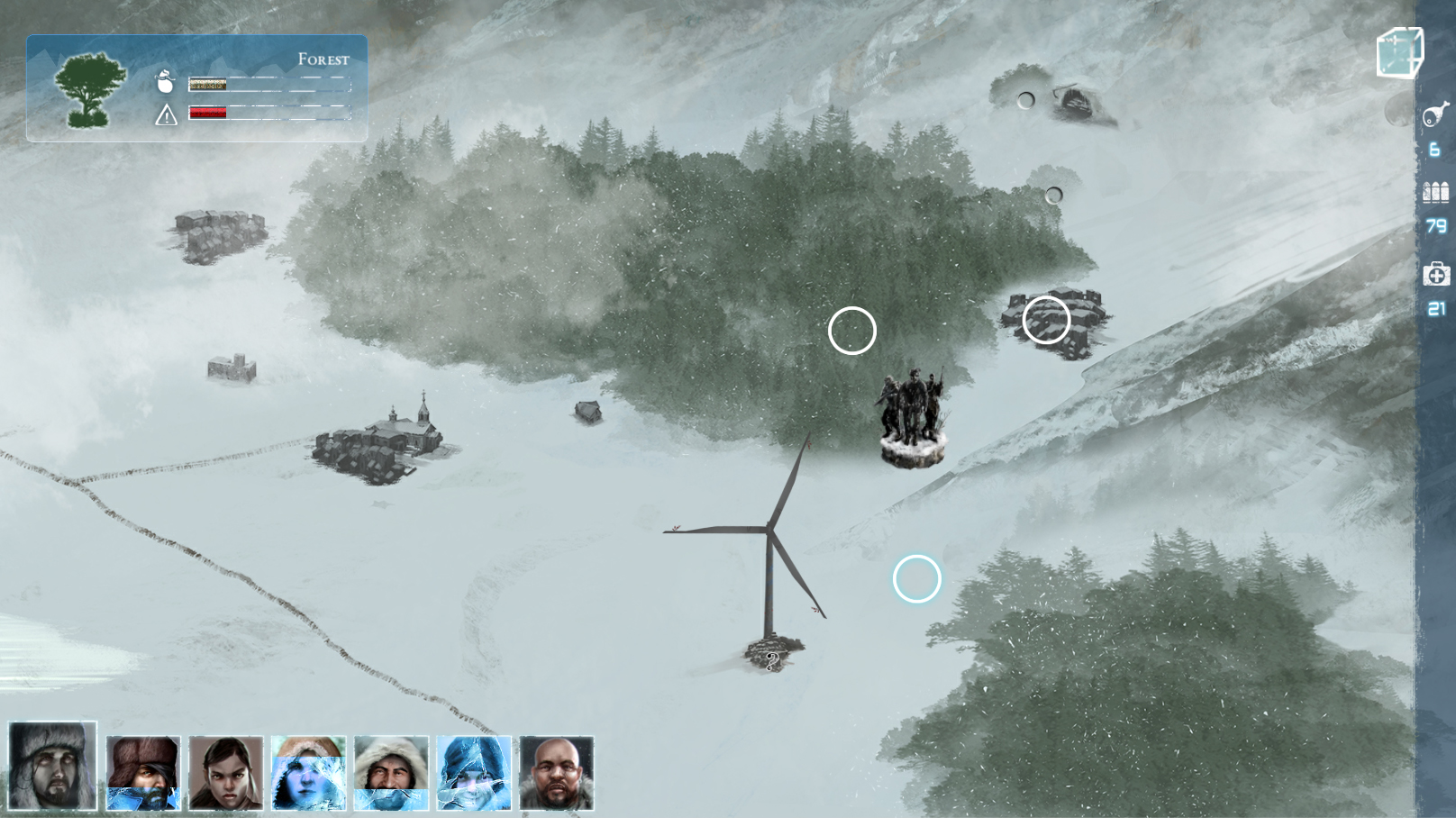Click the question mark marker below the windmill
The height and width of the screenshot is (818, 1456).
pyautogui.click(x=770, y=661)
